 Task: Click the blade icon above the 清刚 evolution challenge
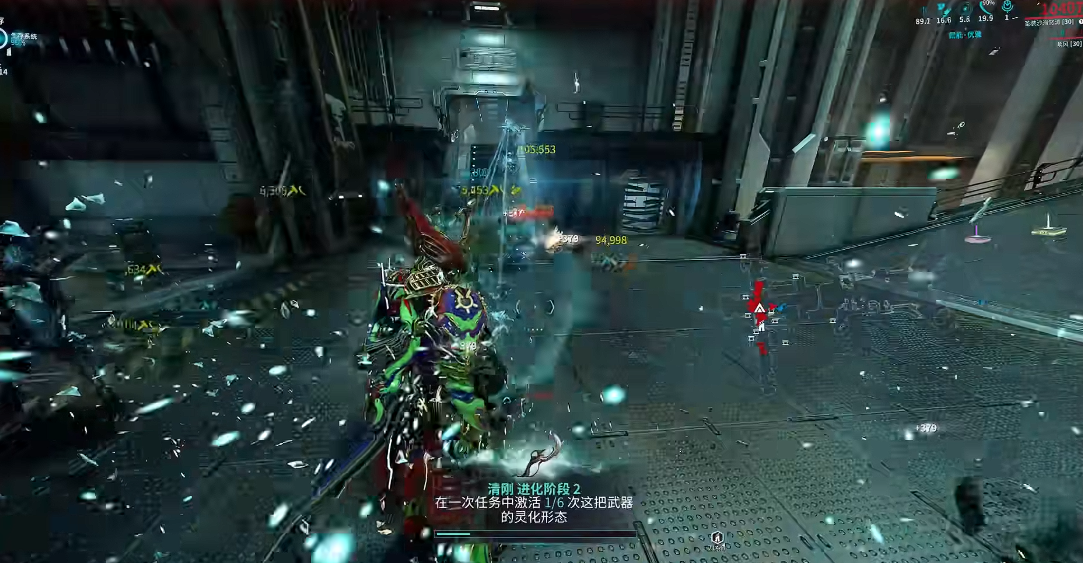point(541,461)
